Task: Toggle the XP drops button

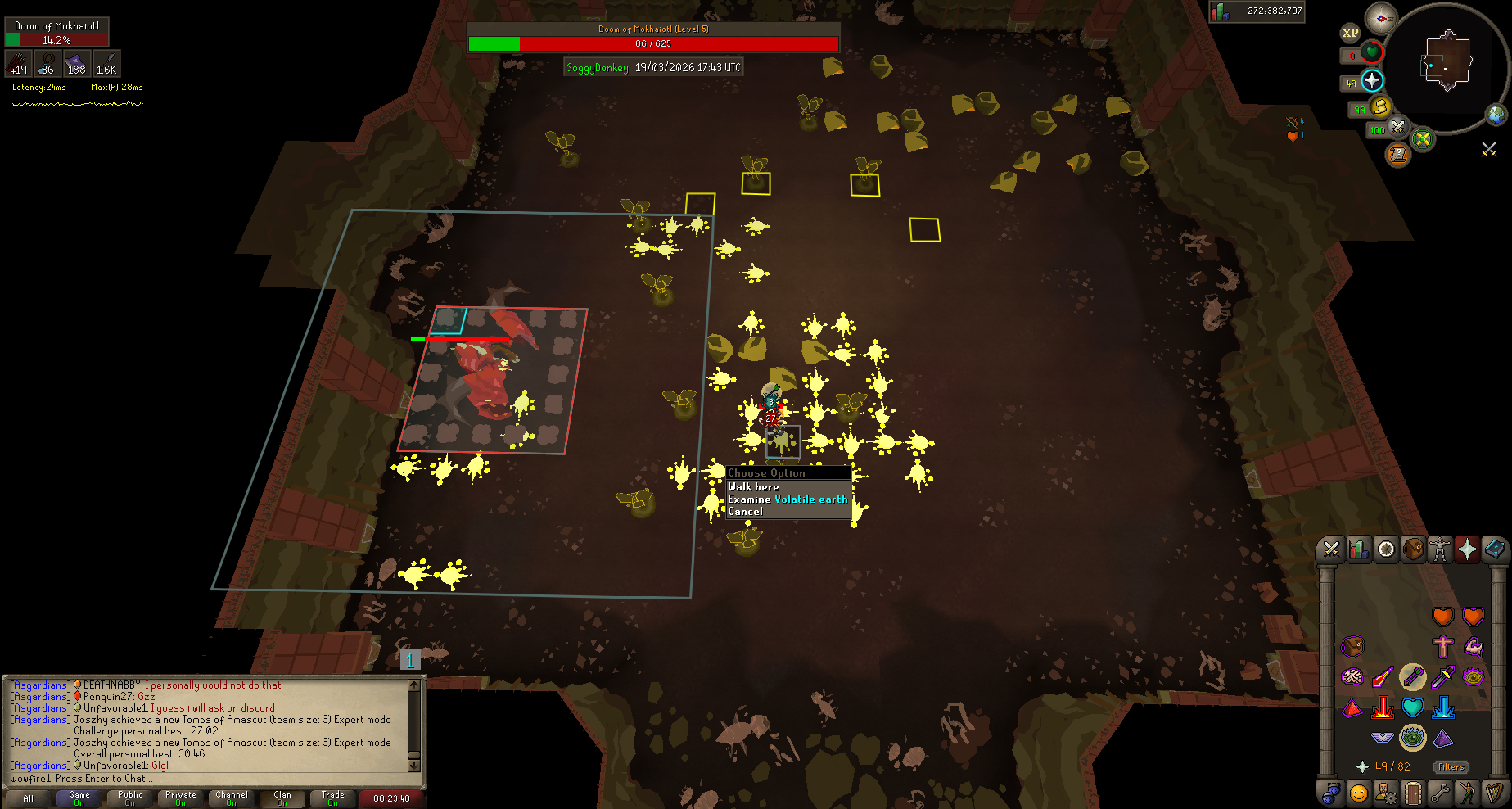Action: tap(1350, 33)
